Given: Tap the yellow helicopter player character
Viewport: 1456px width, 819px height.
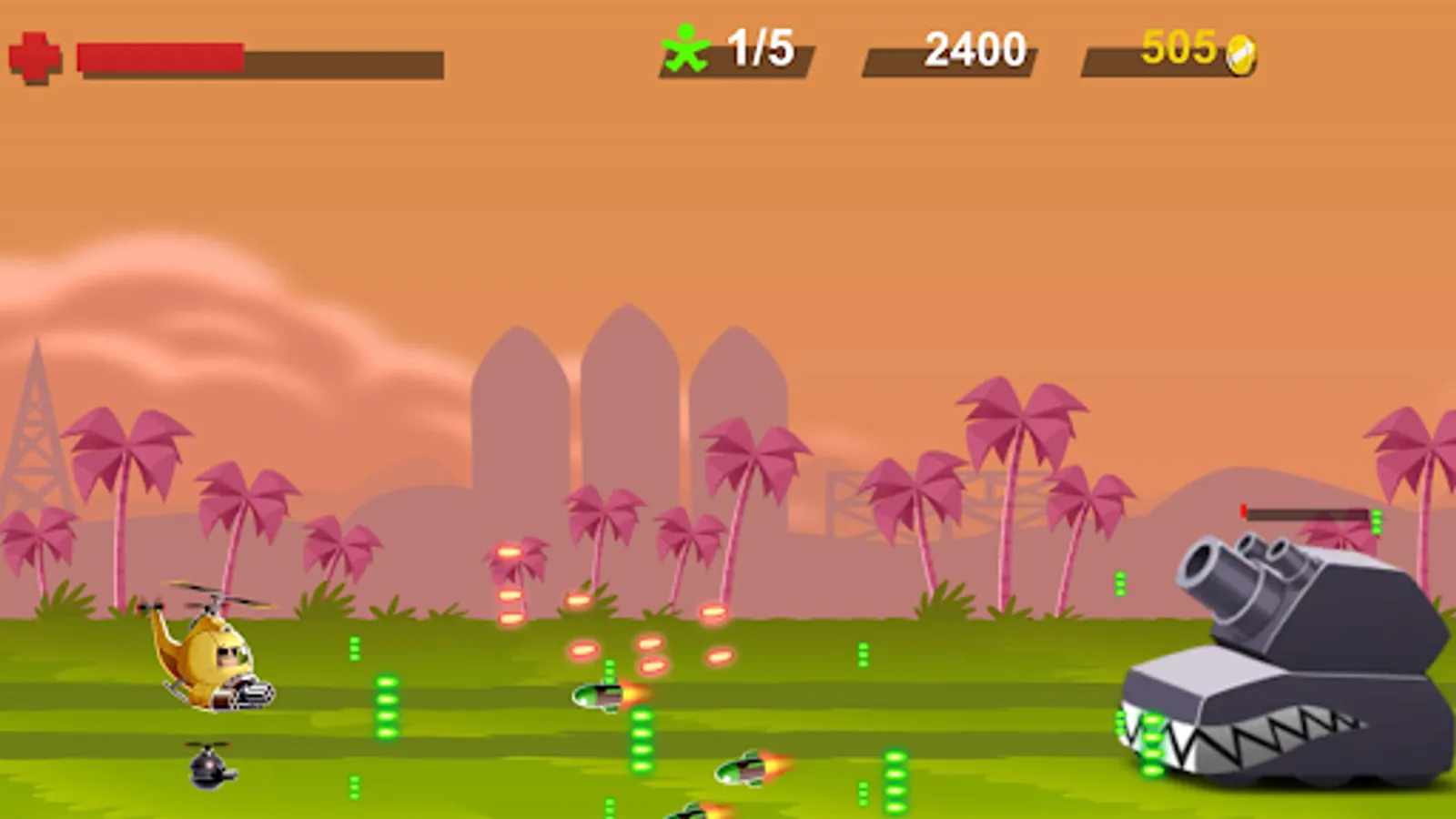Looking at the screenshot, I should click(211, 652).
